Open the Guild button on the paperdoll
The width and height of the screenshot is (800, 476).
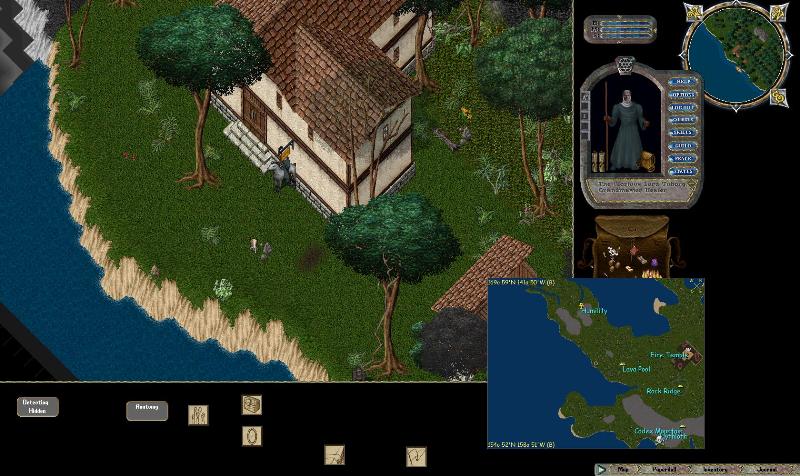pos(682,145)
